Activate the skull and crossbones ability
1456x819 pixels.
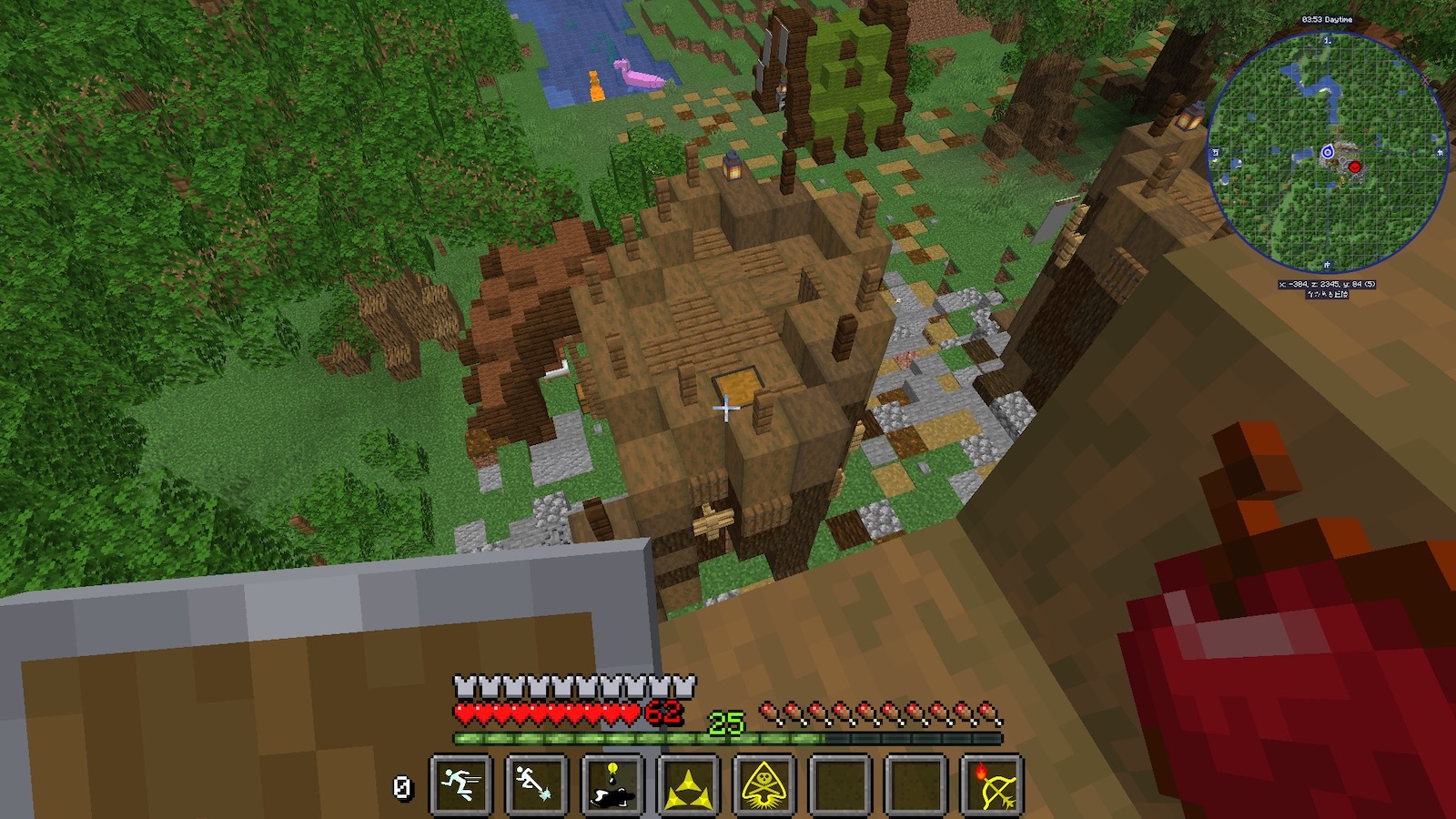pos(764,784)
